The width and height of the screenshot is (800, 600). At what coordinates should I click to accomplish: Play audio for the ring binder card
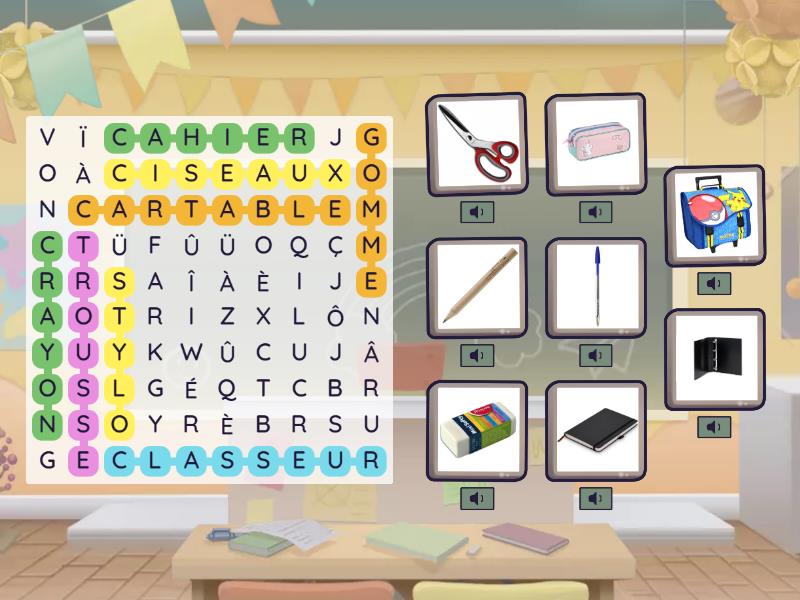pos(714,427)
